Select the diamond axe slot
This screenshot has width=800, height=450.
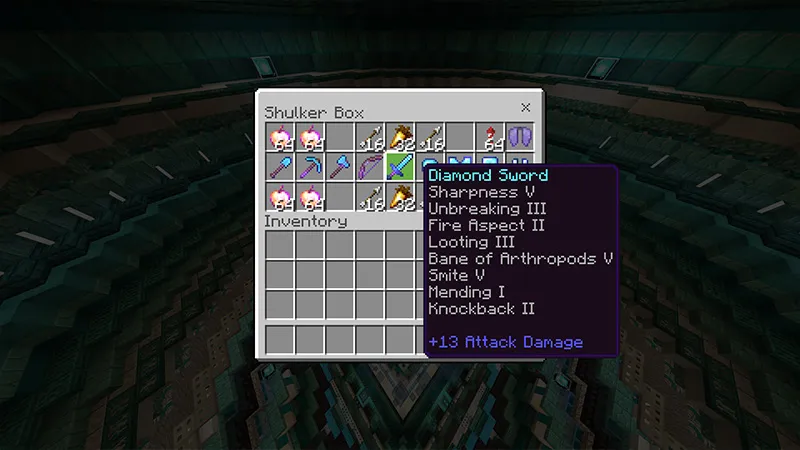[x=340, y=167]
